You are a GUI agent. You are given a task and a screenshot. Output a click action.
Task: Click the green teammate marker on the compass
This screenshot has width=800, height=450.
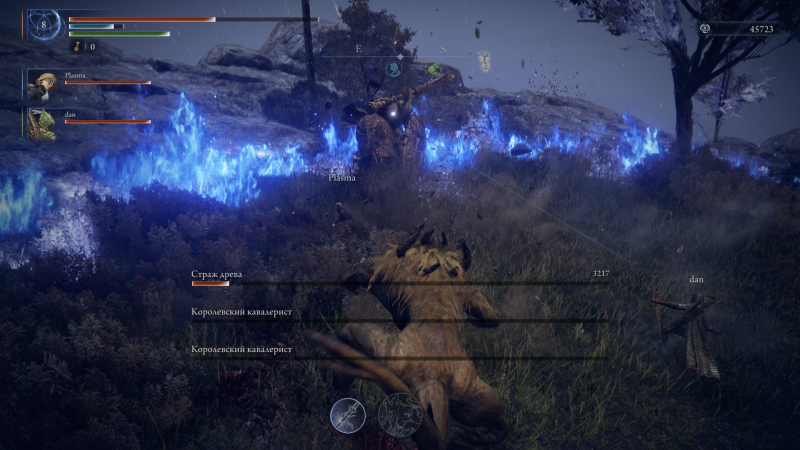click(x=434, y=70)
